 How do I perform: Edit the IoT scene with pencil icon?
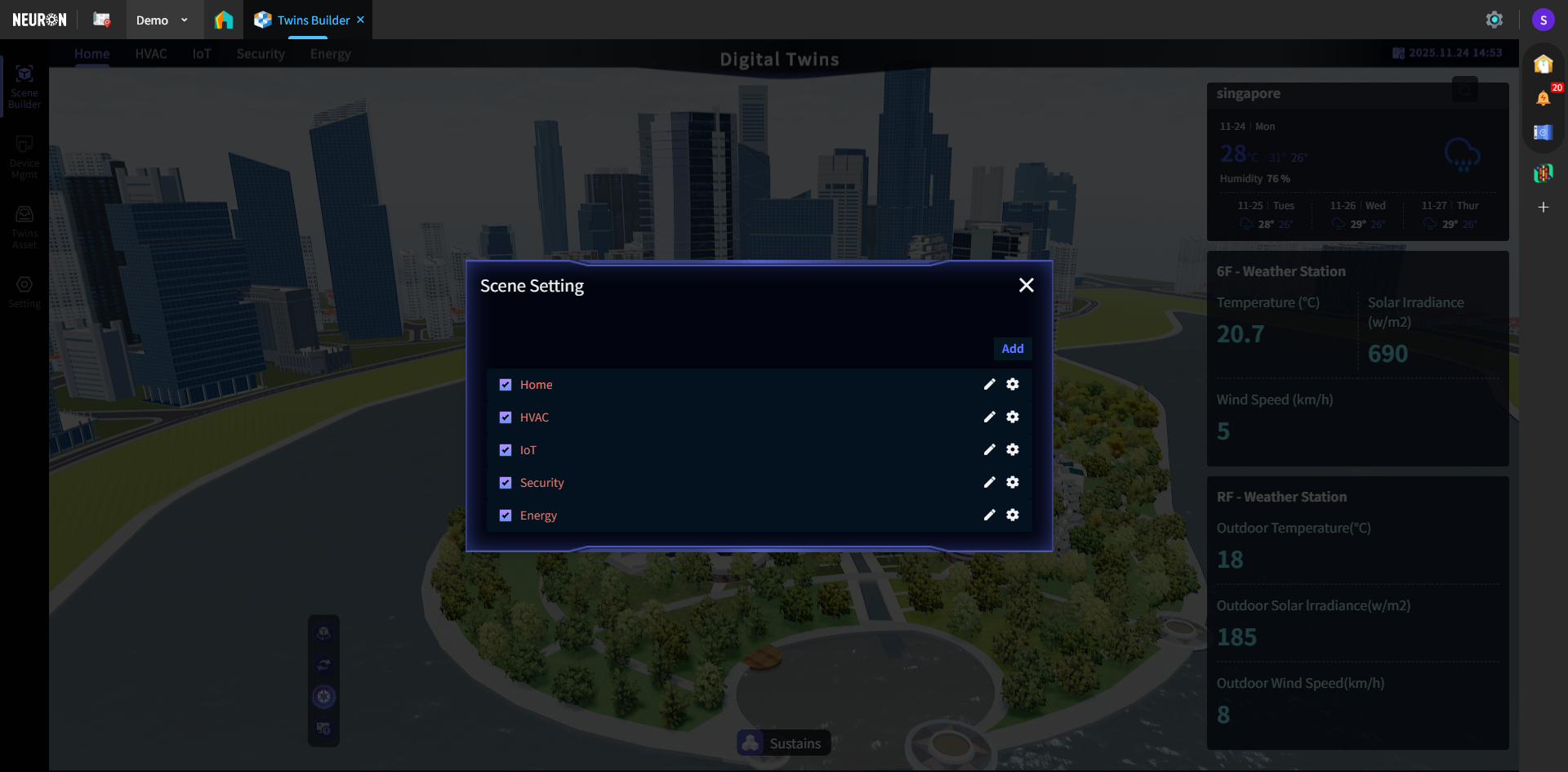coord(990,449)
